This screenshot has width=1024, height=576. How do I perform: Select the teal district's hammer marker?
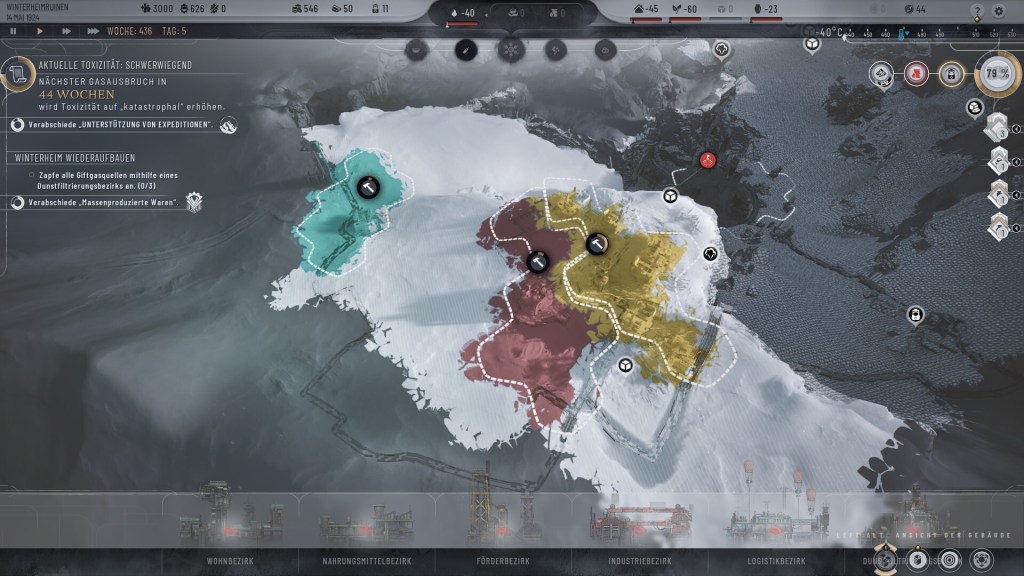pos(368,185)
